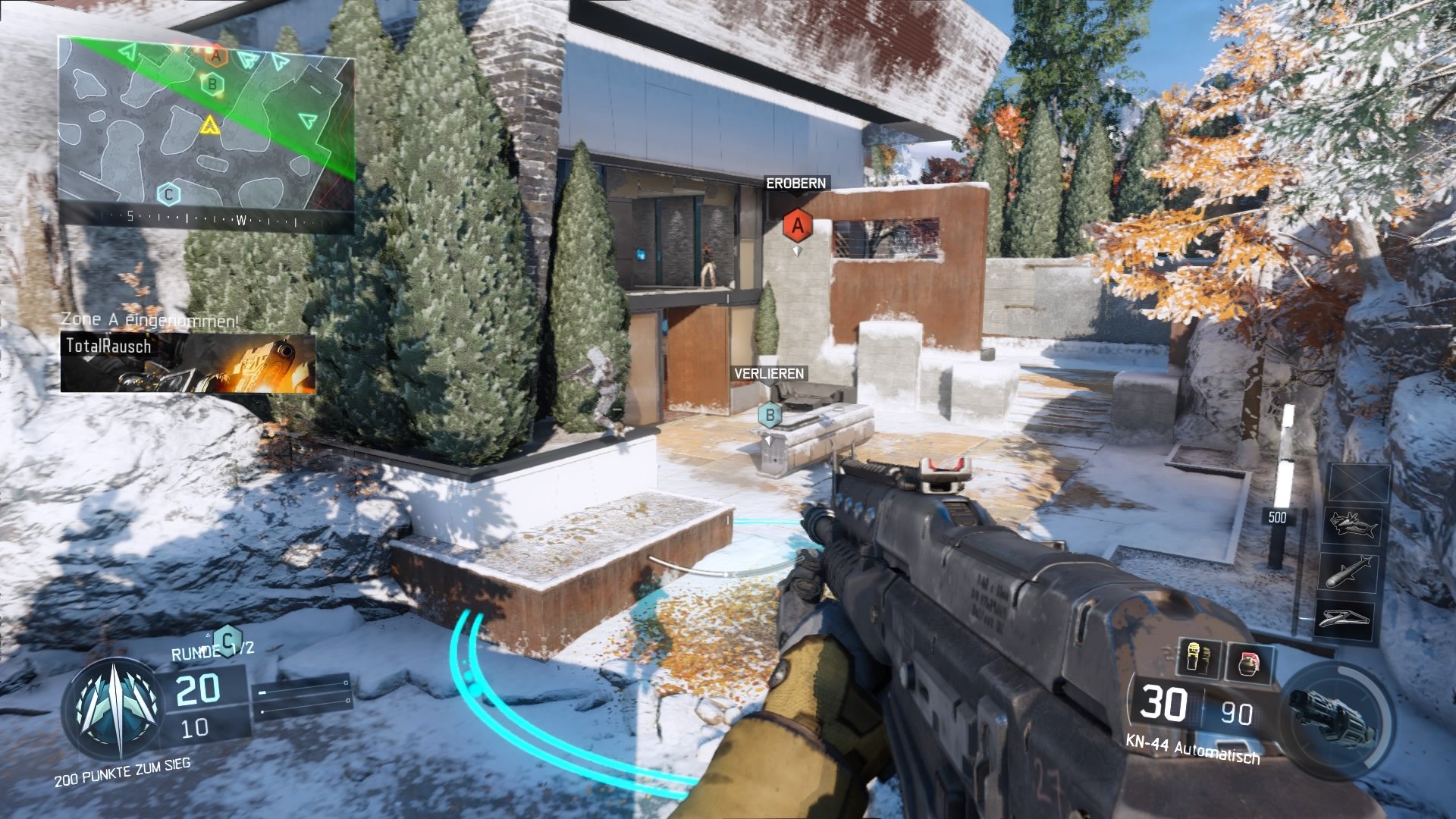The image size is (1456, 819).
Task: Select the Hellstorm missile scorestreak icon
Action: tap(1348, 571)
